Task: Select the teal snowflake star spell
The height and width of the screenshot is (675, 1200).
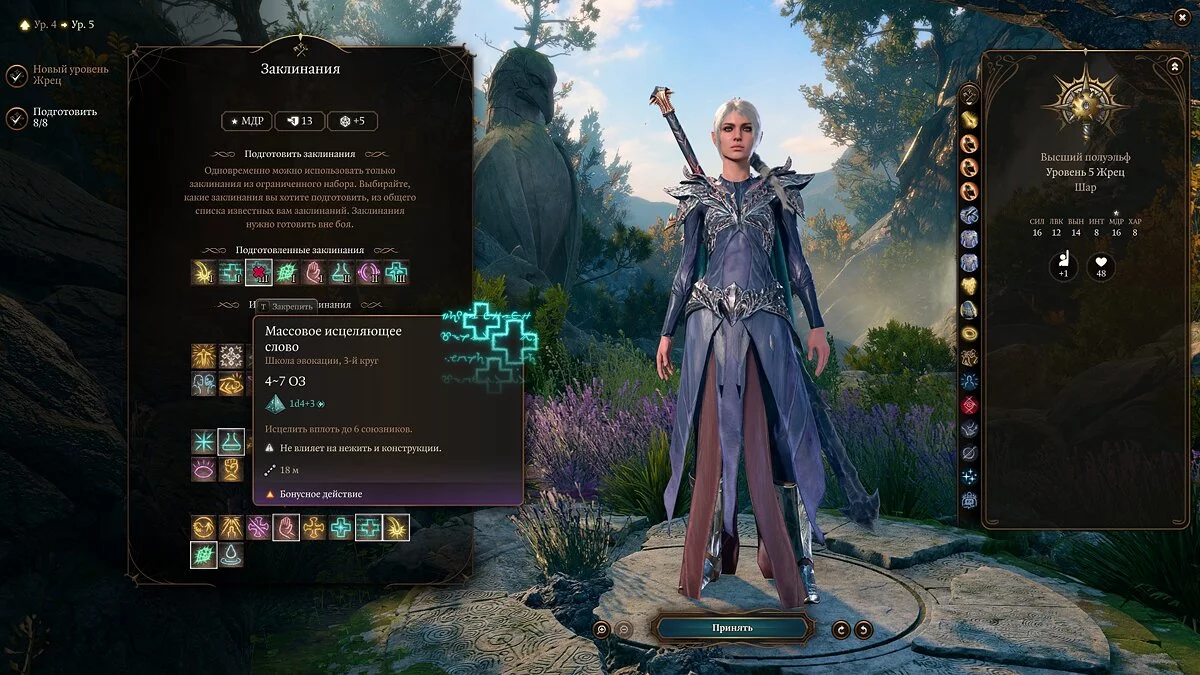Action: 204,441
